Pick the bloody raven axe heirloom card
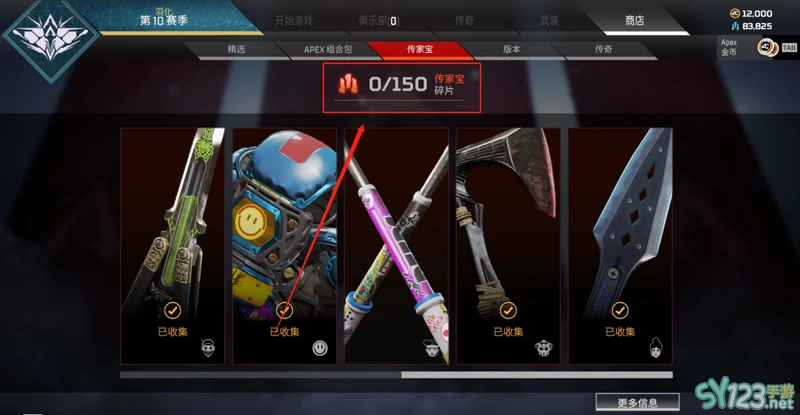800x415 pixels. click(509, 245)
